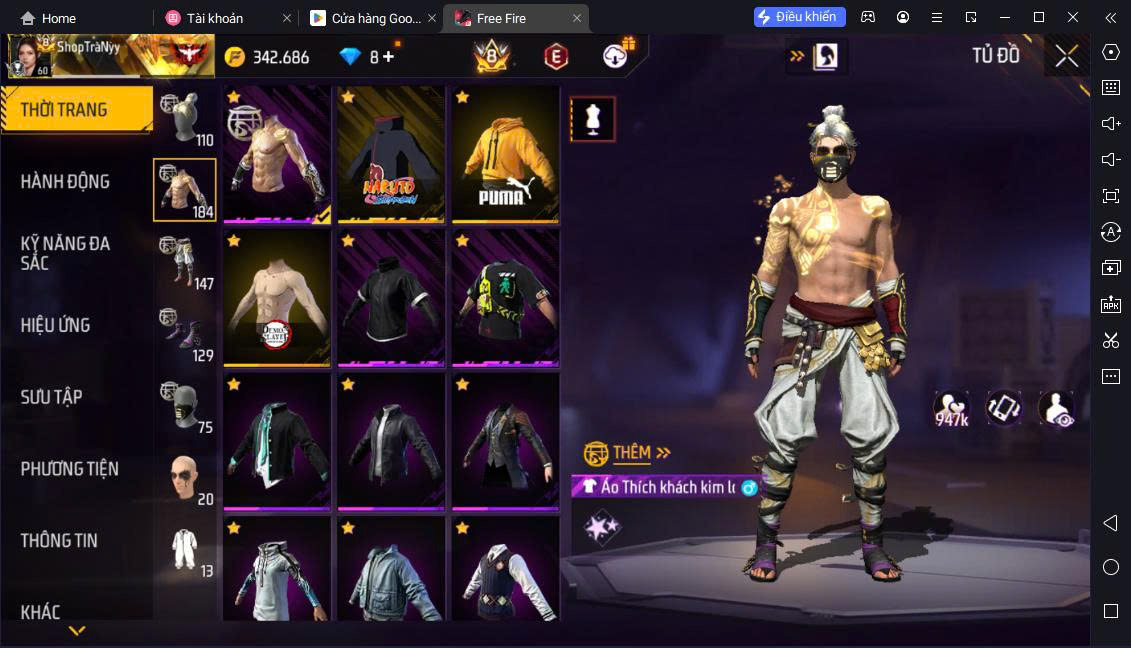This screenshot has height=648, width=1131.
Task: Open the head items subcategory with 110
Action: pos(185,120)
